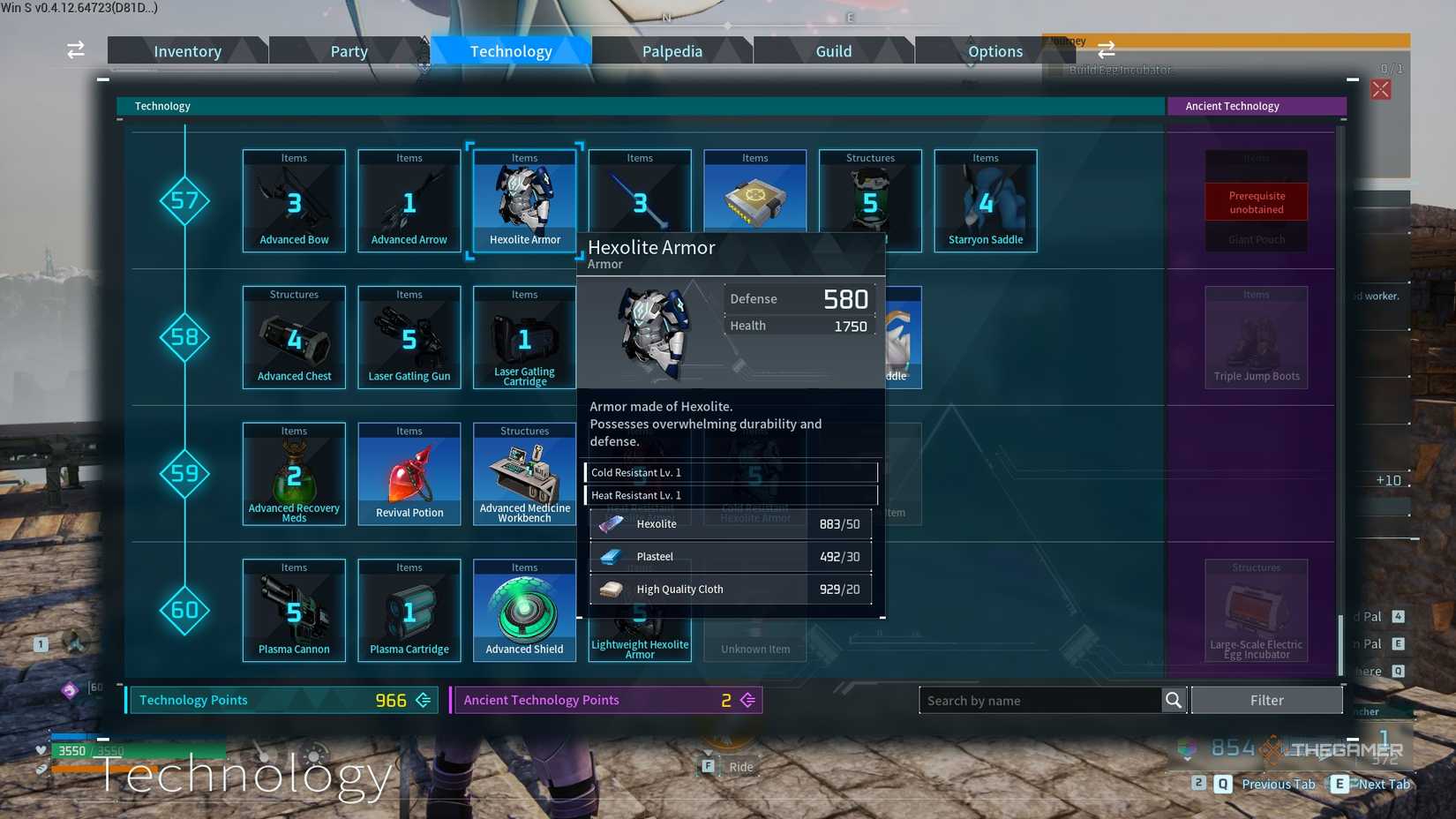Select the Advanced Medicine Workbench
The image size is (1456, 819).
(524, 472)
